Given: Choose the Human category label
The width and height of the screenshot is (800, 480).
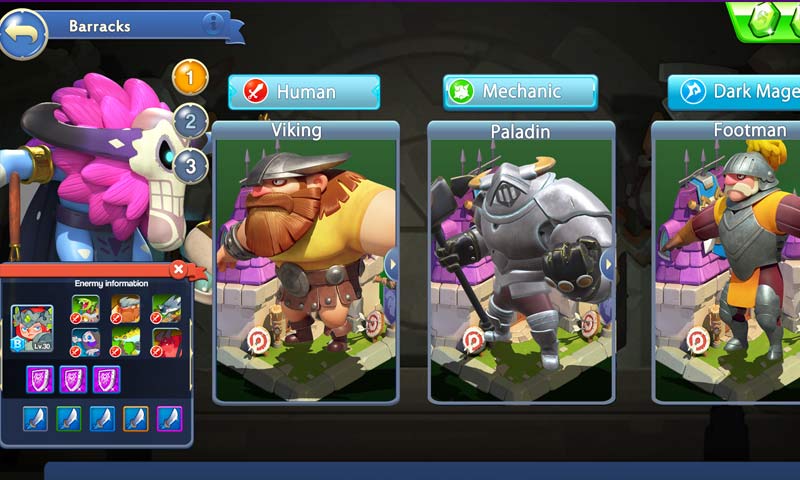Looking at the screenshot, I should pos(304,92).
